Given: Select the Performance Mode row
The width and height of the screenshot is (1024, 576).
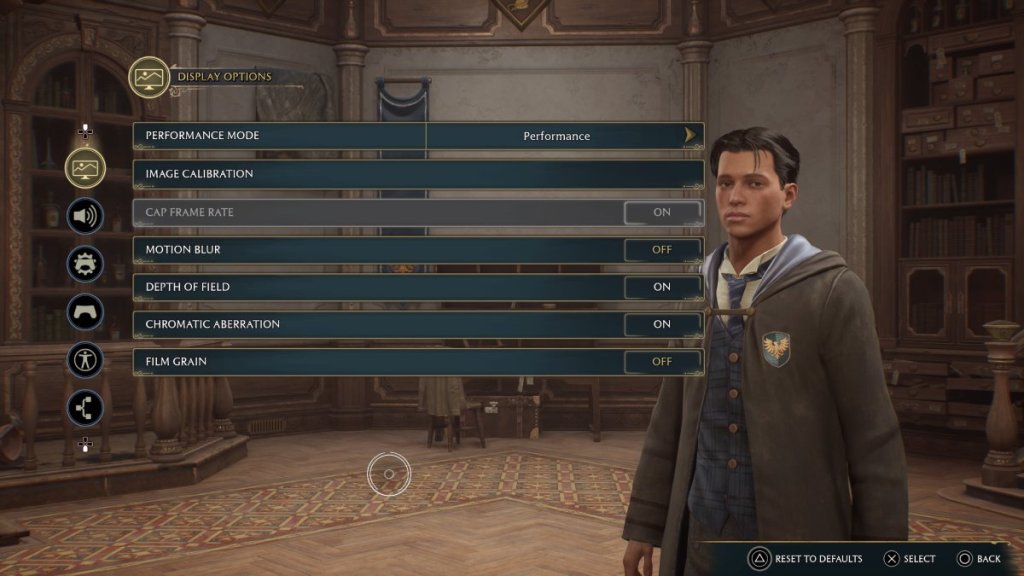Looking at the screenshot, I should pyautogui.click(x=280, y=136).
